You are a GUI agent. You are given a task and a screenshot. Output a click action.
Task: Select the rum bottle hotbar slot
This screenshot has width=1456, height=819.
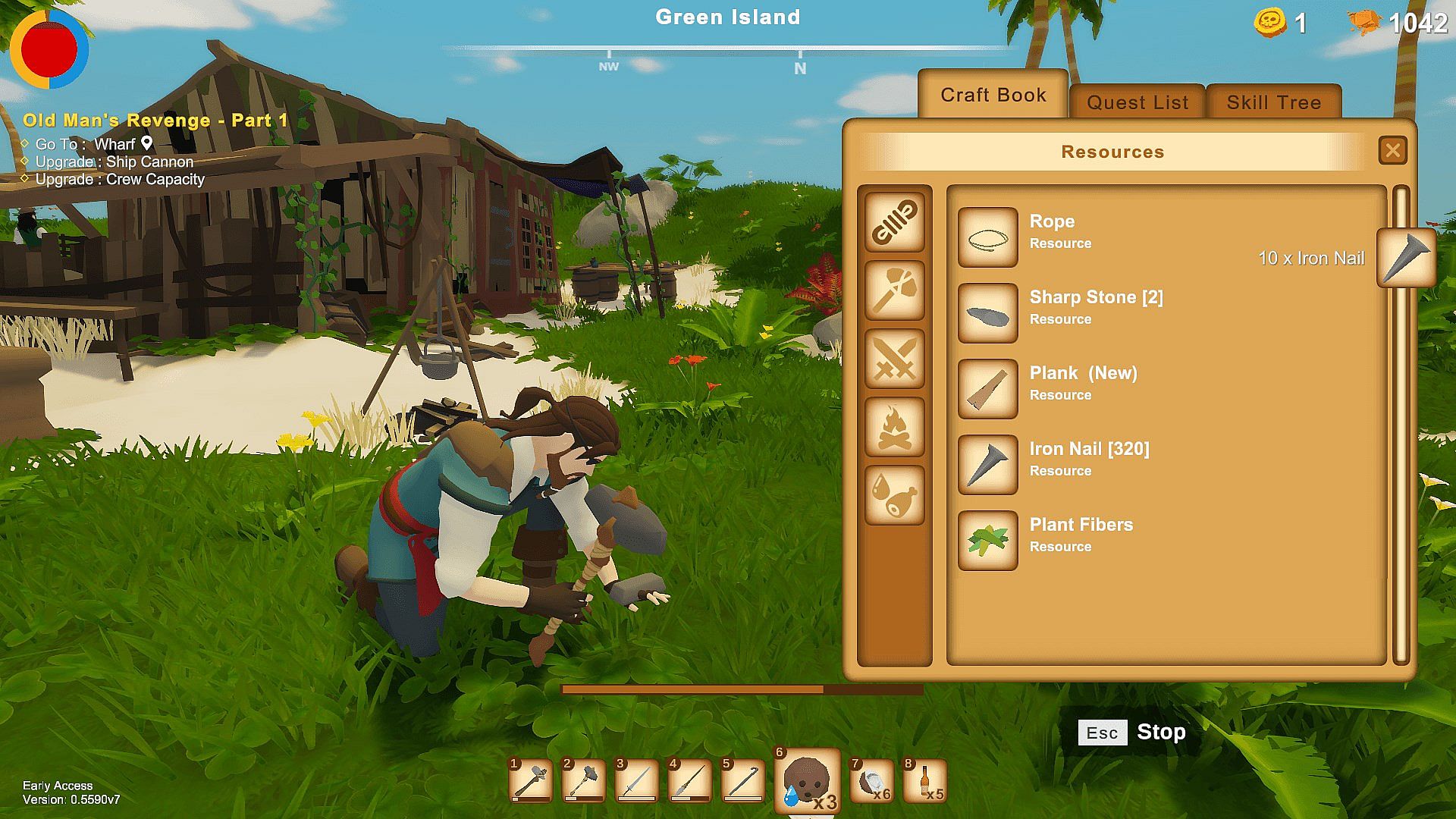click(925, 781)
